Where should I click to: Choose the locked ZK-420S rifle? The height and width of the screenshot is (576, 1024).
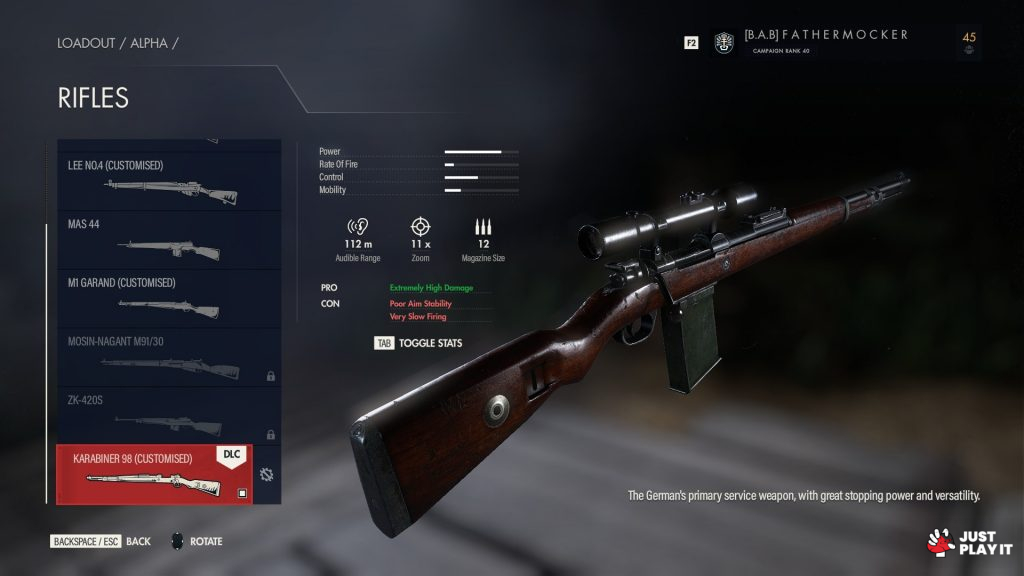168,415
